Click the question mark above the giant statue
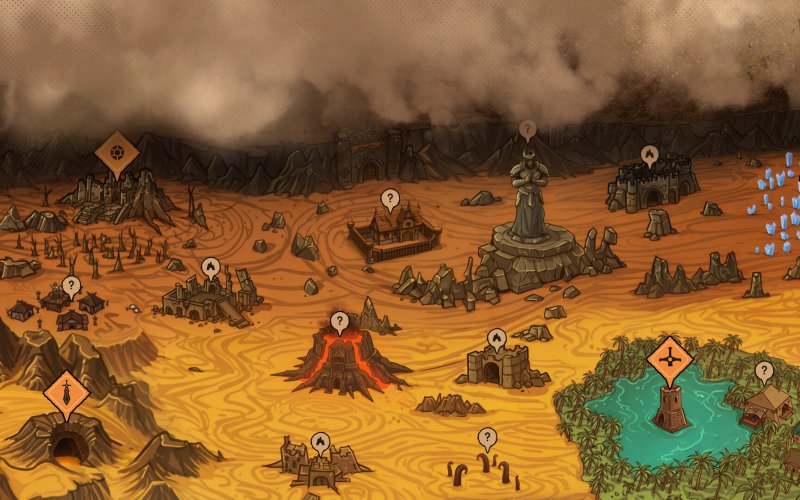The image size is (800, 500). (x=527, y=129)
